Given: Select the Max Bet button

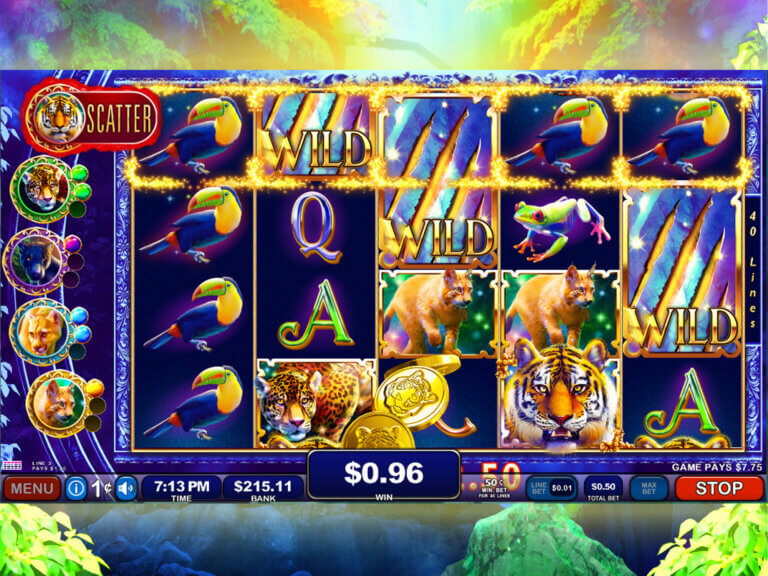Looking at the screenshot, I should (649, 488).
